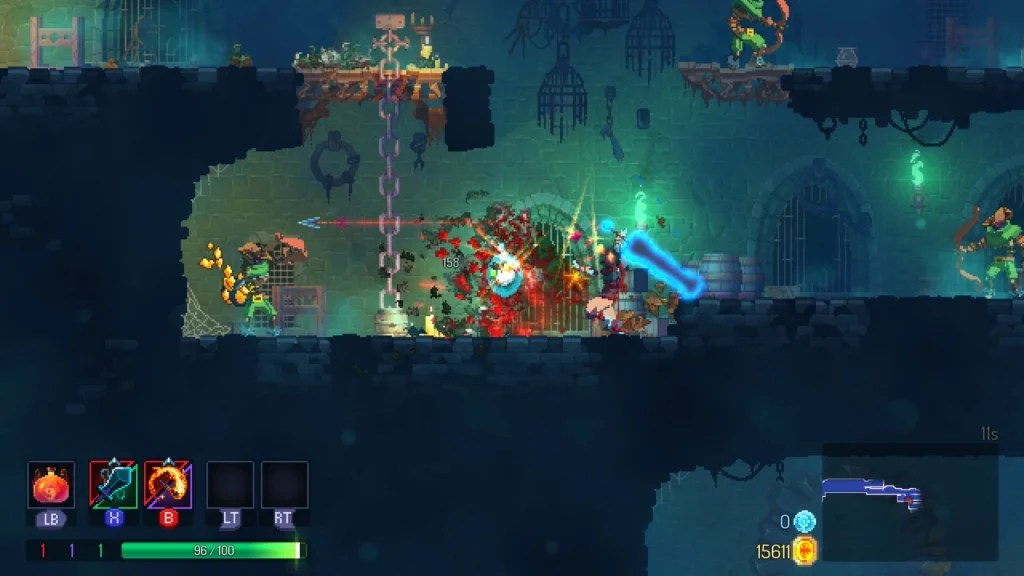Use the red health flask slot

click(51, 485)
